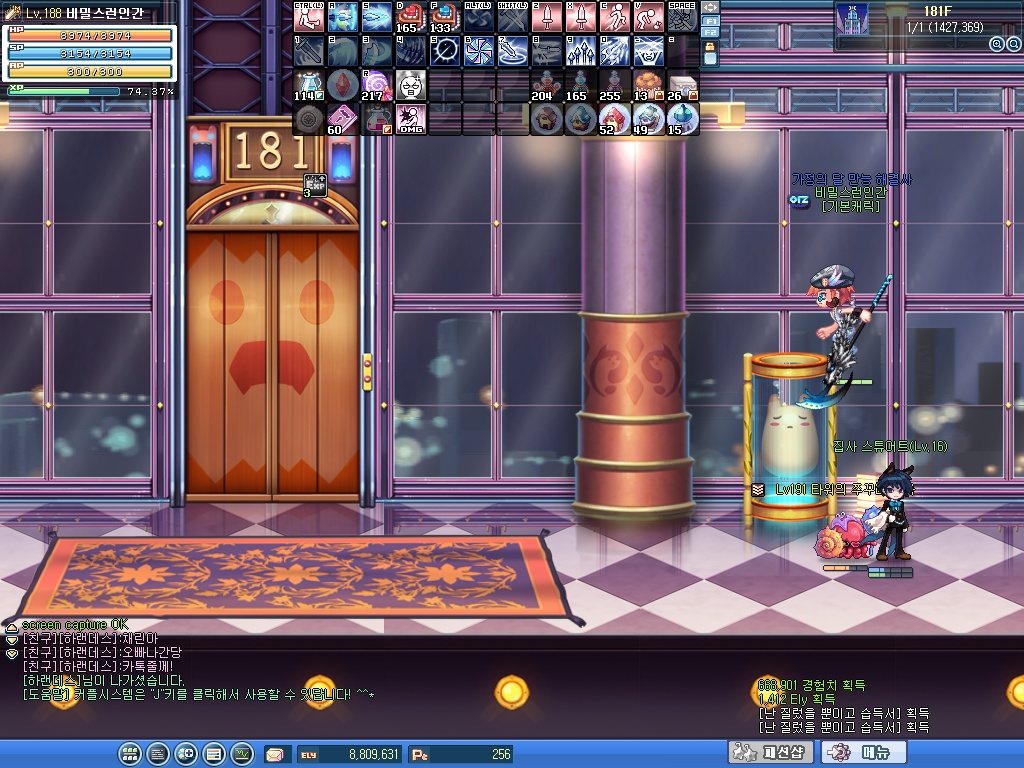The height and width of the screenshot is (768, 1024).
Task: Switch the hotbar to the F1 page
Action: (x=711, y=19)
